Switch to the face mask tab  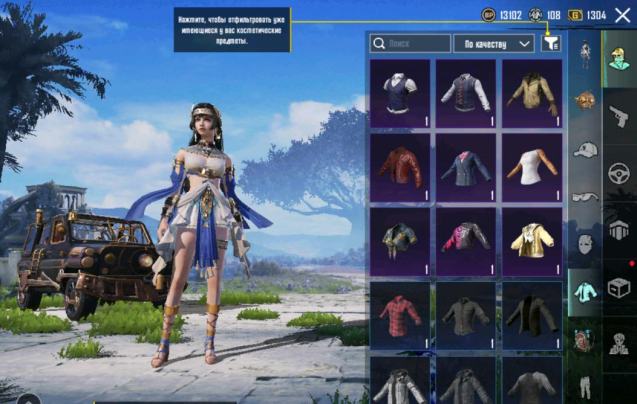[x=585, y=244]
